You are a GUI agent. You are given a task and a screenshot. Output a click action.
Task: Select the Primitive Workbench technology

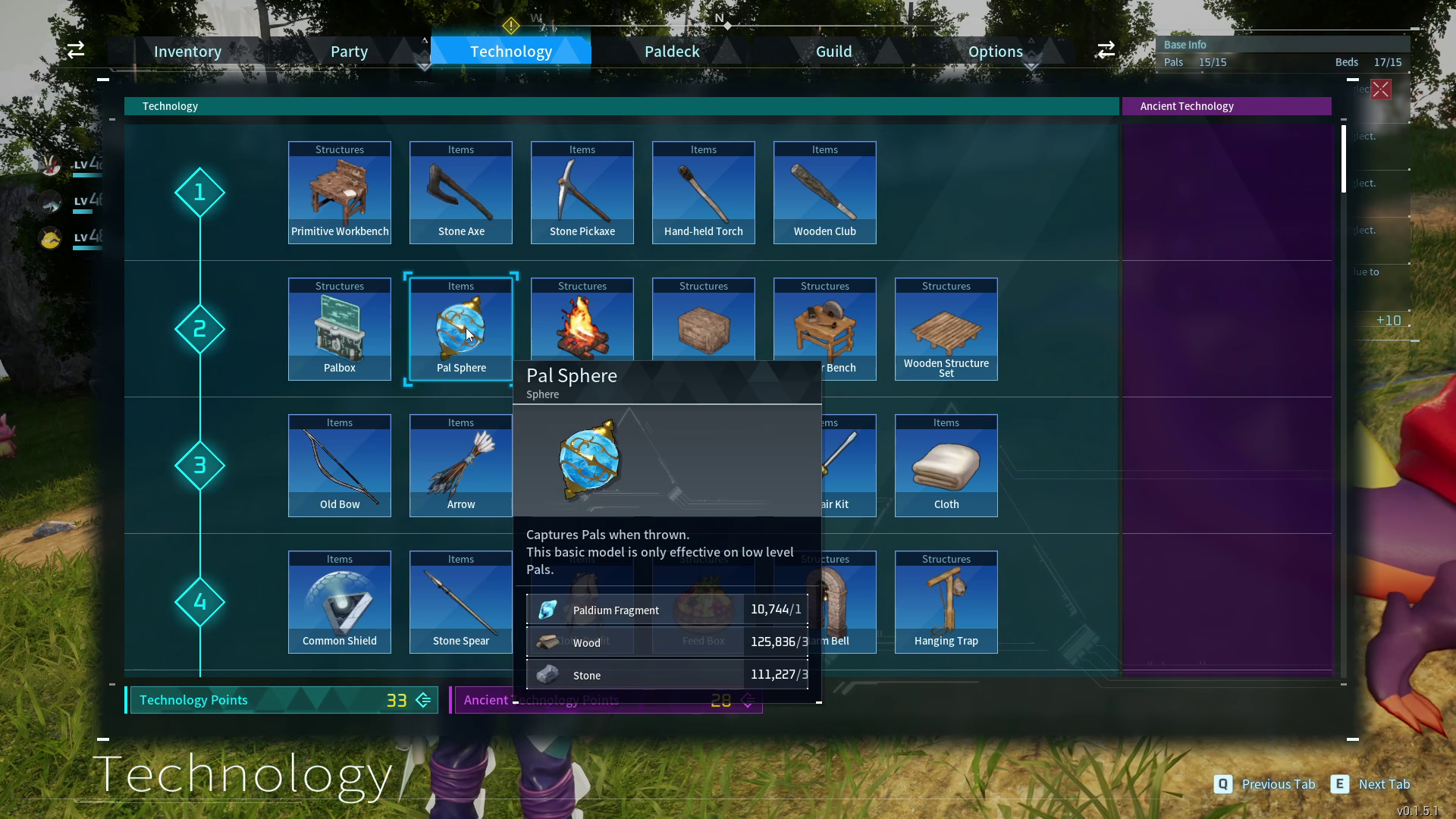(x=340, y=193)
